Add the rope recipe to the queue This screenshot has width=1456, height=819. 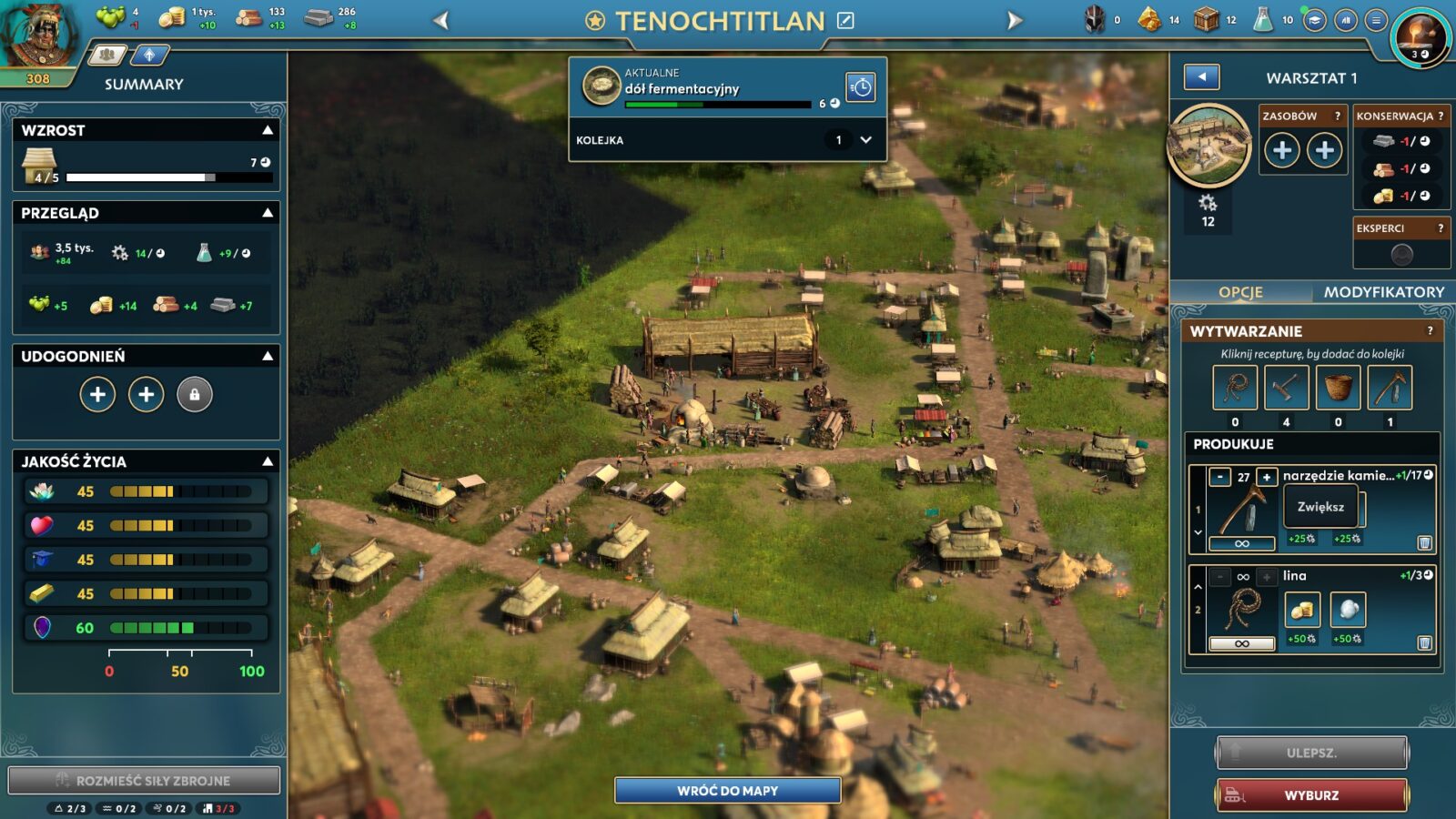1235,388
